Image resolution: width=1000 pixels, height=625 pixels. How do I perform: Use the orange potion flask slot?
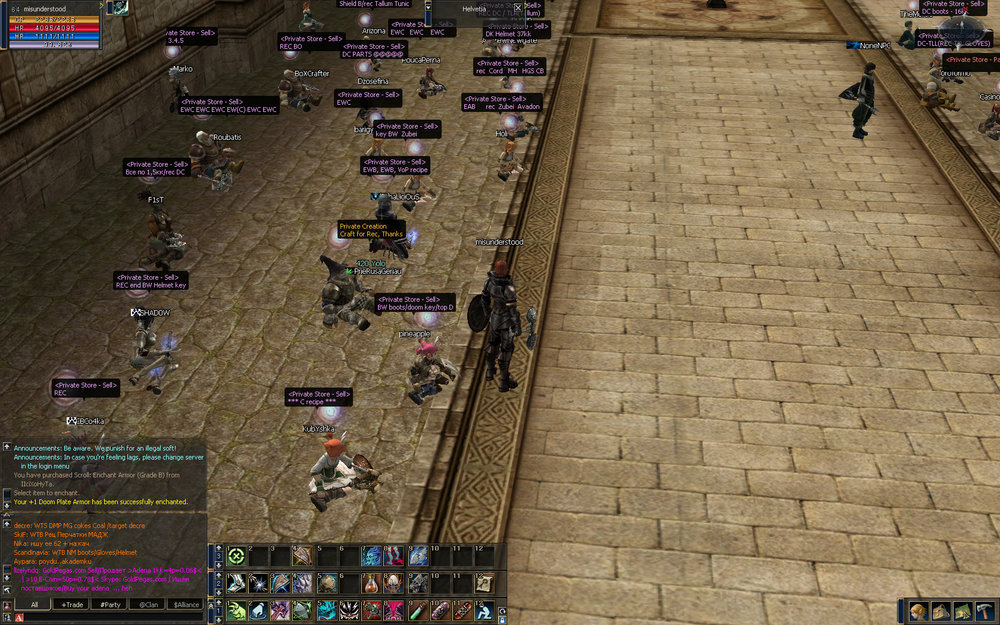pyautogui.click(x=373, y=583)
